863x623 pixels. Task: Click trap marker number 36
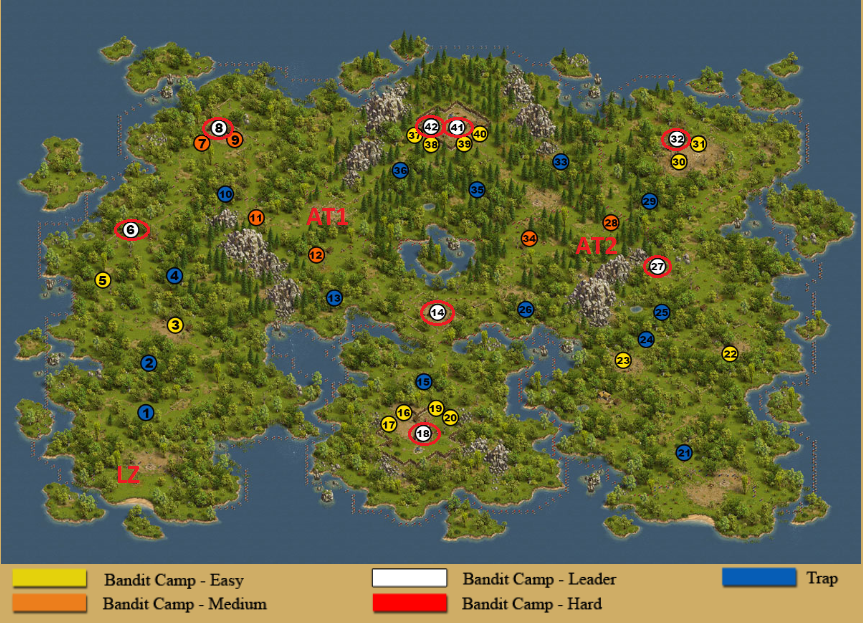pos(400,170)
